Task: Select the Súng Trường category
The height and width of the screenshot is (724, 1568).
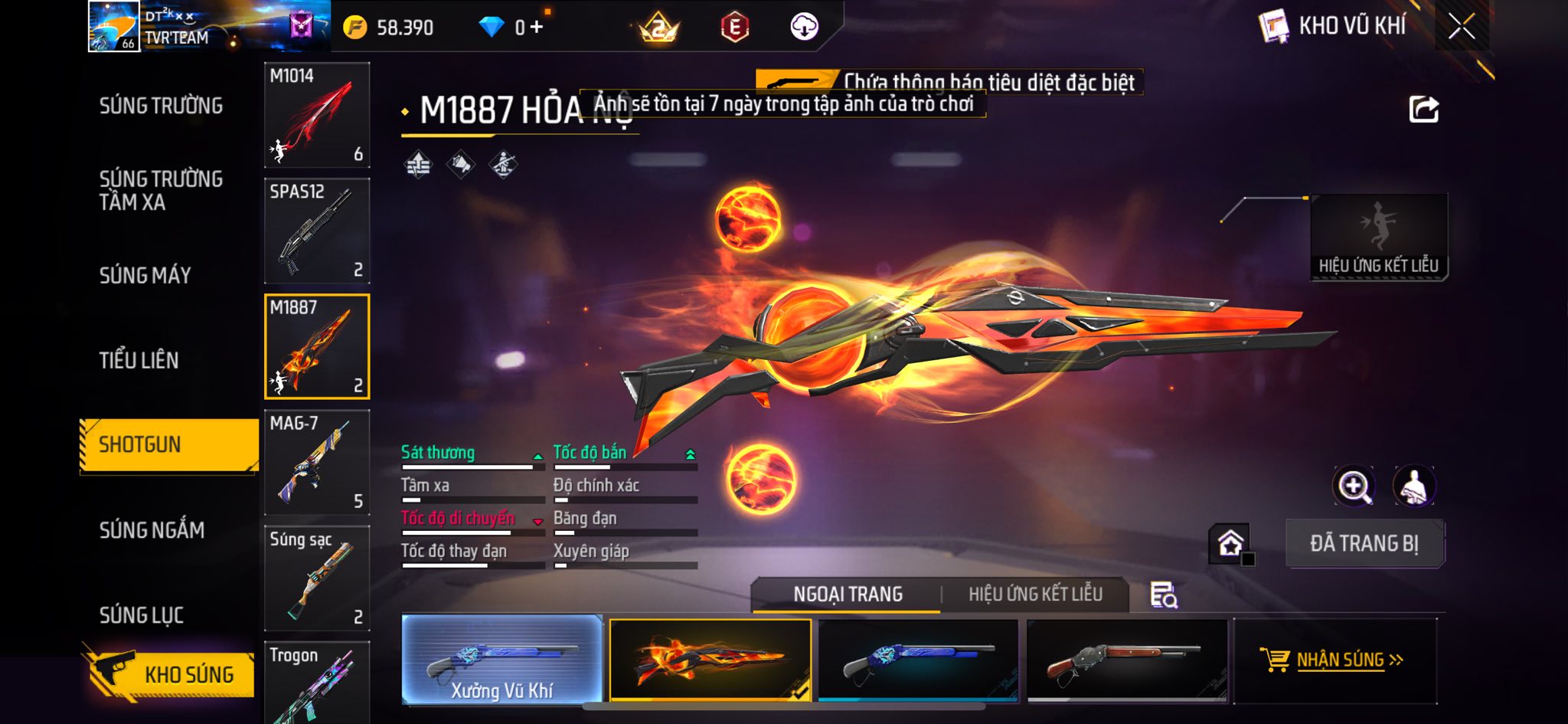Action: [161, 106]
